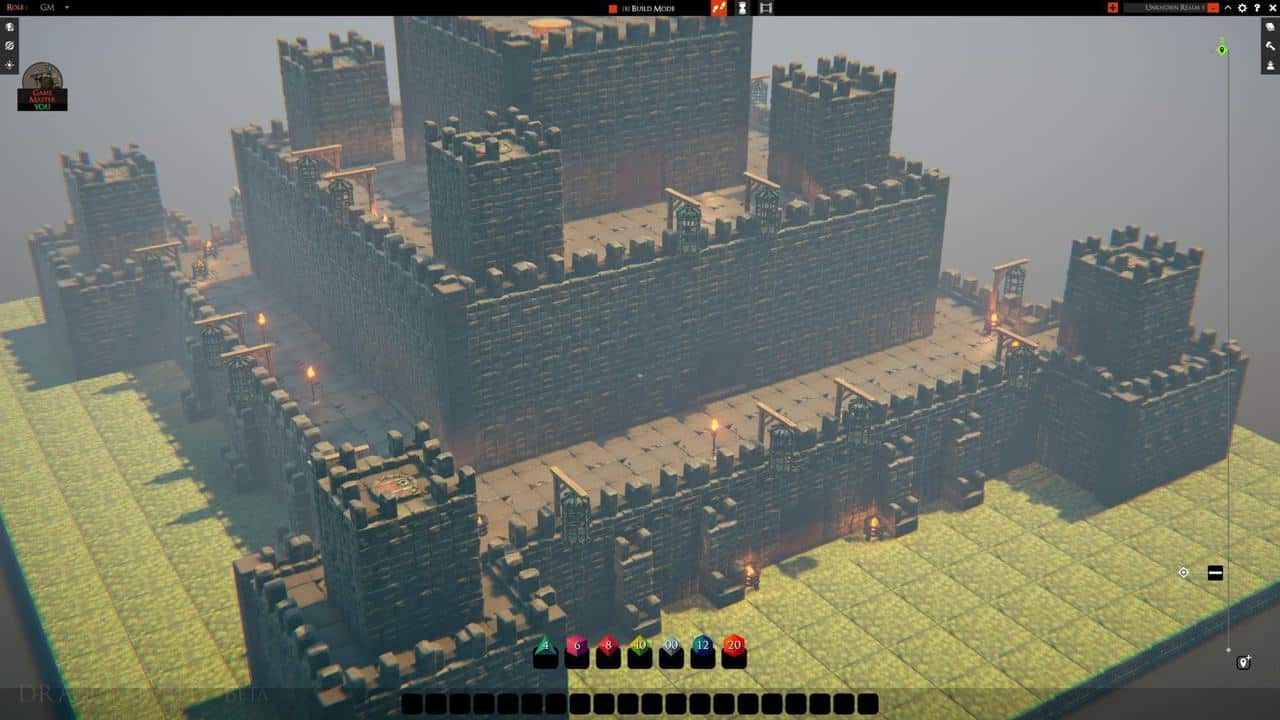Click the paint icon at the top of the right edge
The image size is (1280, 720).
pyautogui.click(x=1271, y=27)
